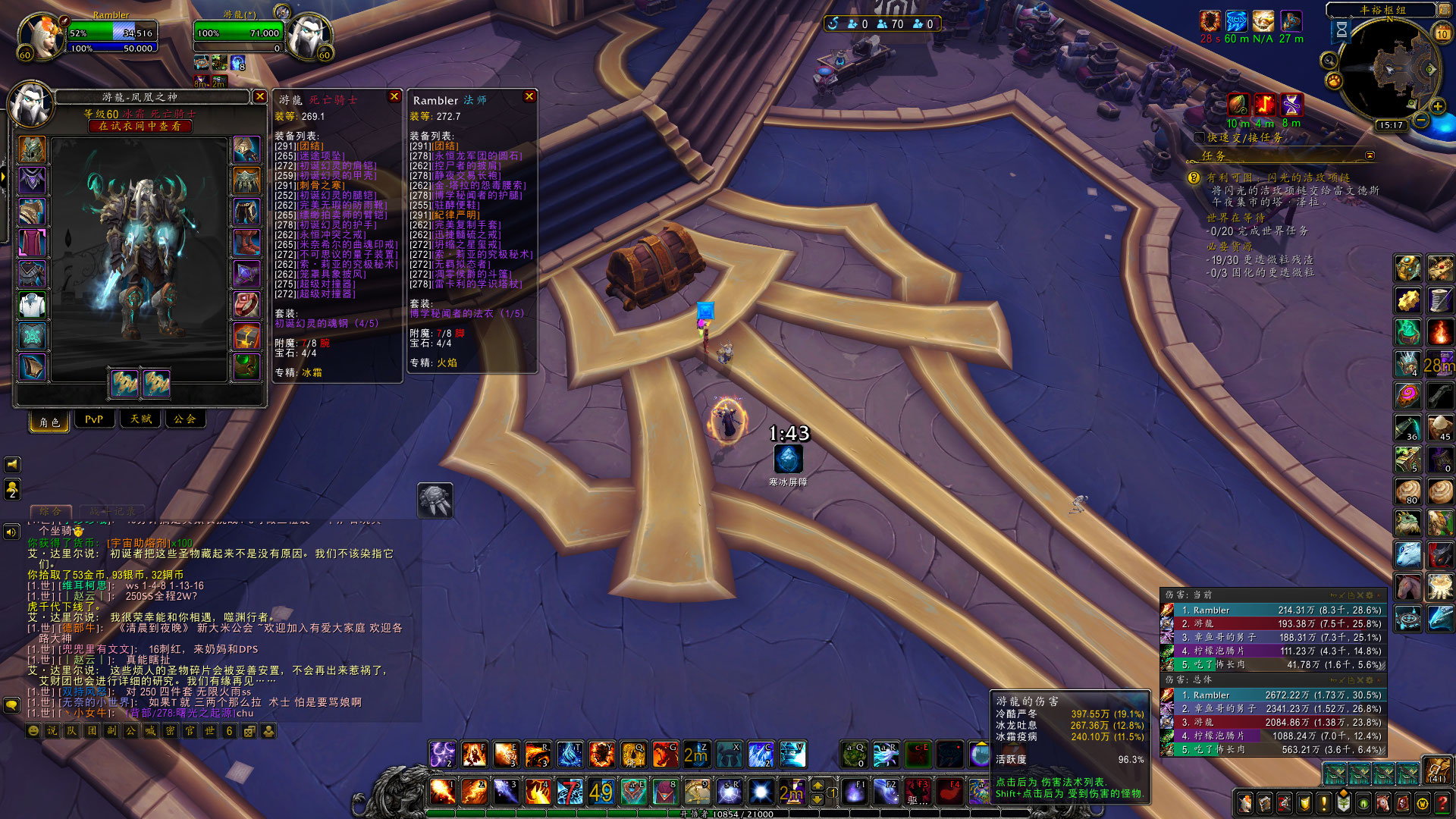The height and width of the screenshot is (819, 1456).
Task: Click the 在试衣间中查看 button
Action: pyautogui.click(x=141, y=126)
